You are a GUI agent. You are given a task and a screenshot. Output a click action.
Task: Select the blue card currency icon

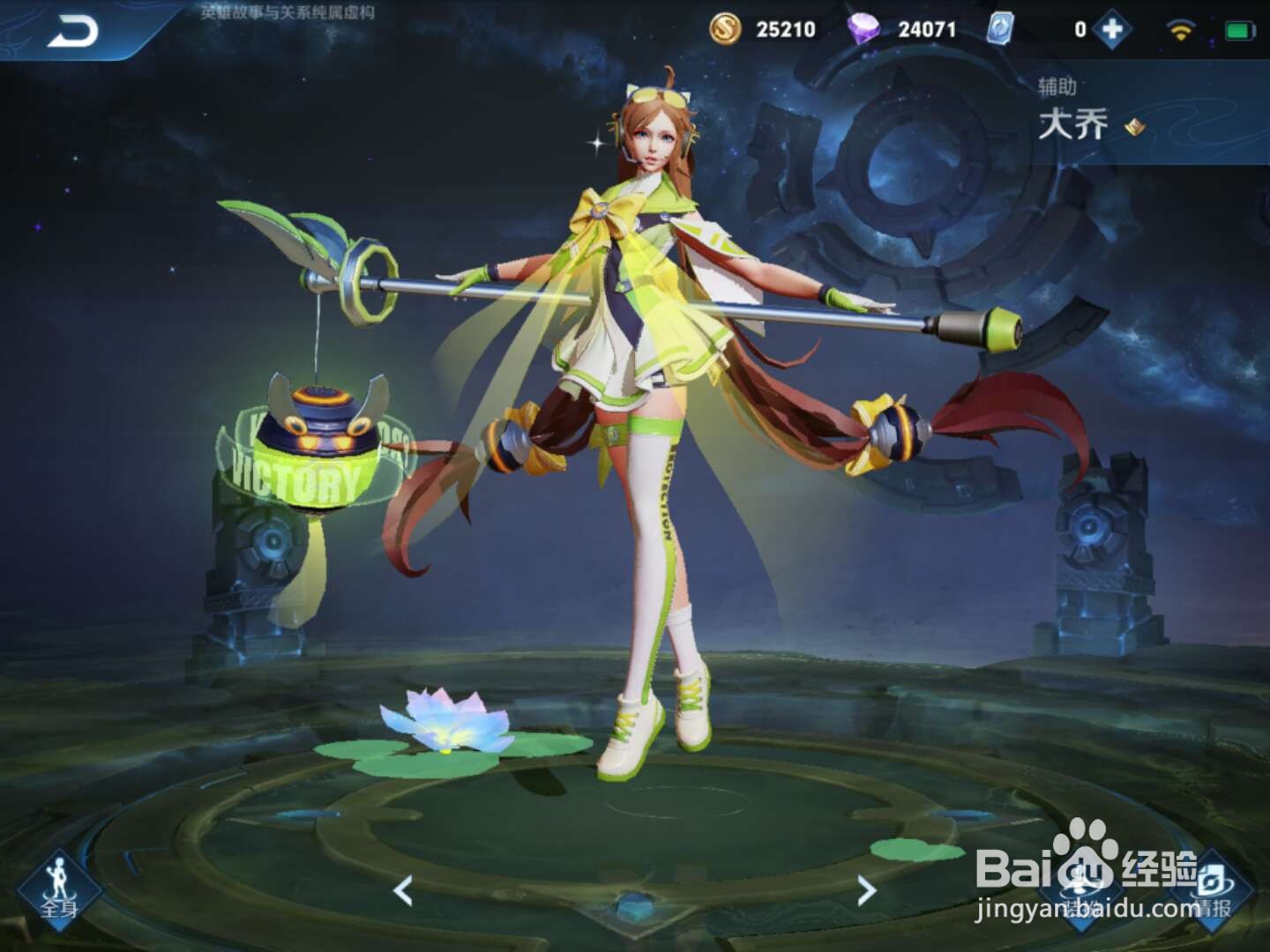[x=999, y=29]
